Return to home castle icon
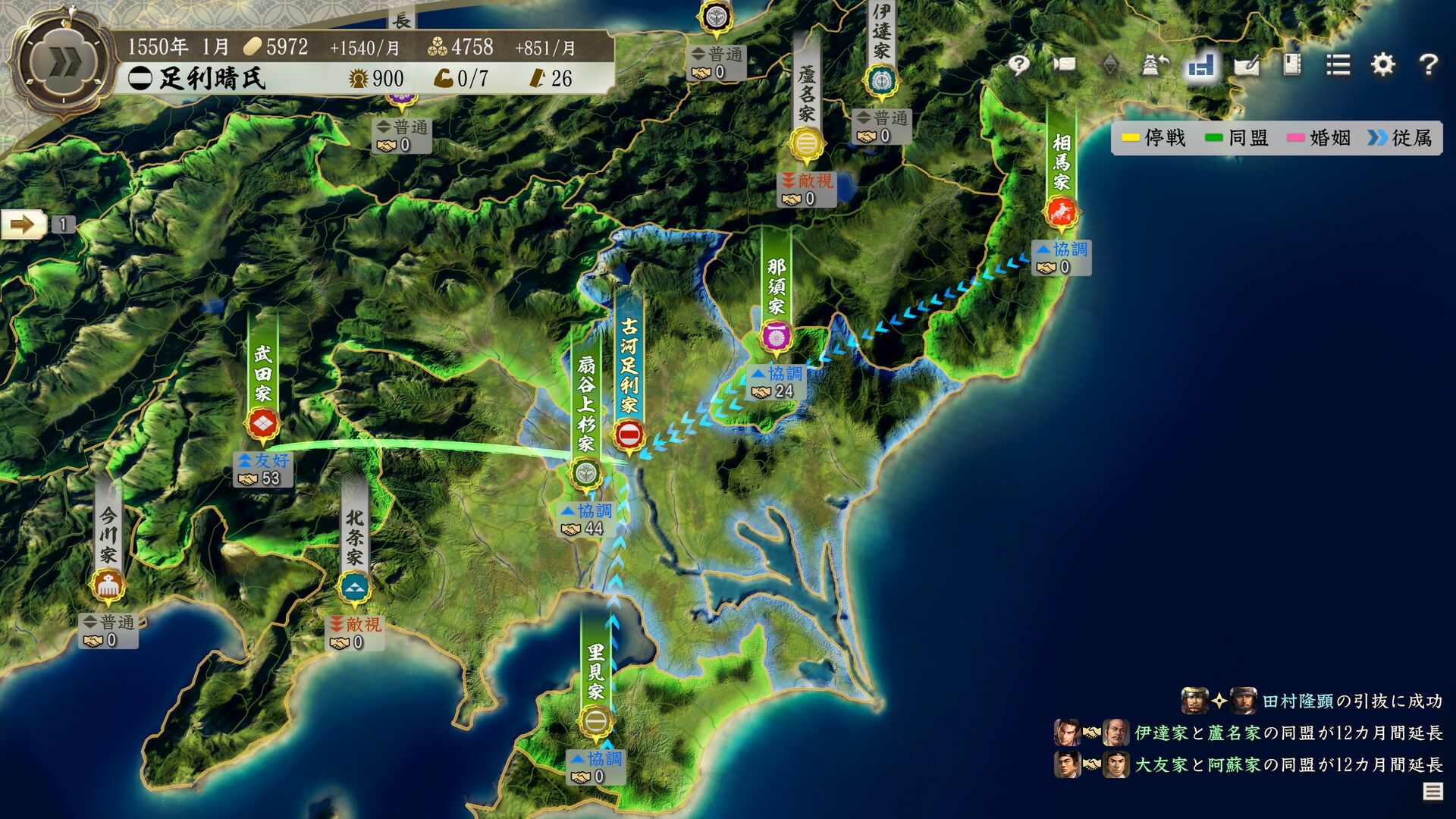 pyautogui.click(x=1154, y=64)
